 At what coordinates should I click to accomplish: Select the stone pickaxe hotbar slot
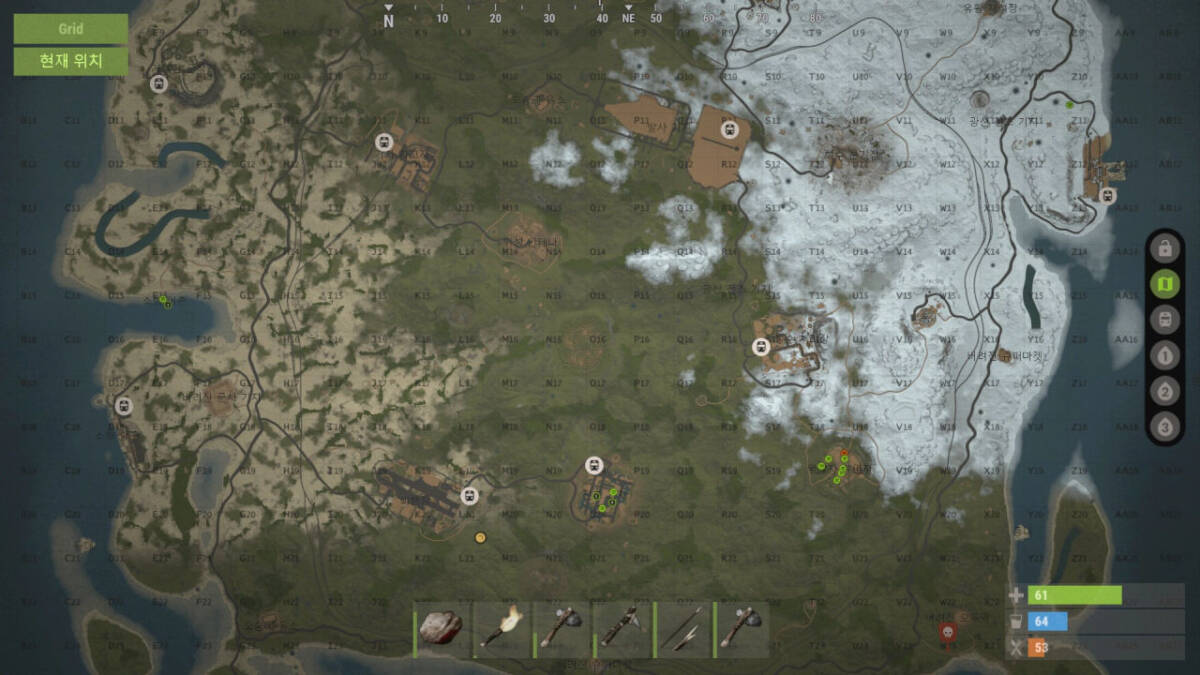pyautogui.click(x=620, y=629)
